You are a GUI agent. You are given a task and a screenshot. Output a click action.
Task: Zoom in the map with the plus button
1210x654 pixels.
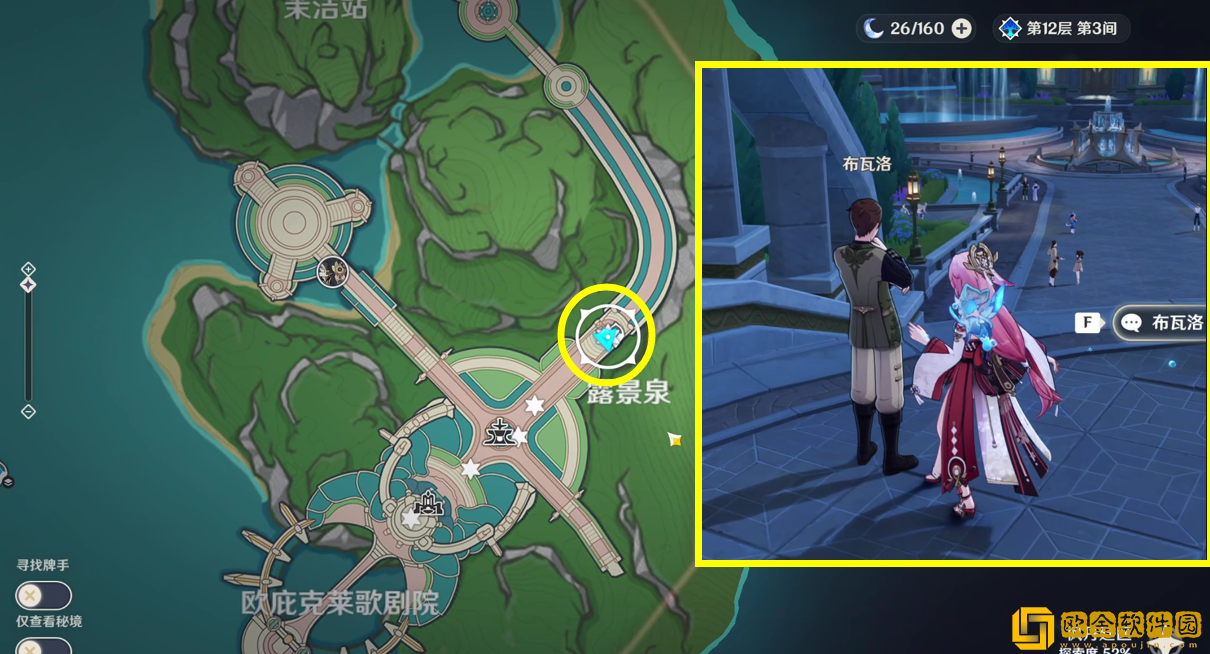pyautogui.click(x=28, y=268)
